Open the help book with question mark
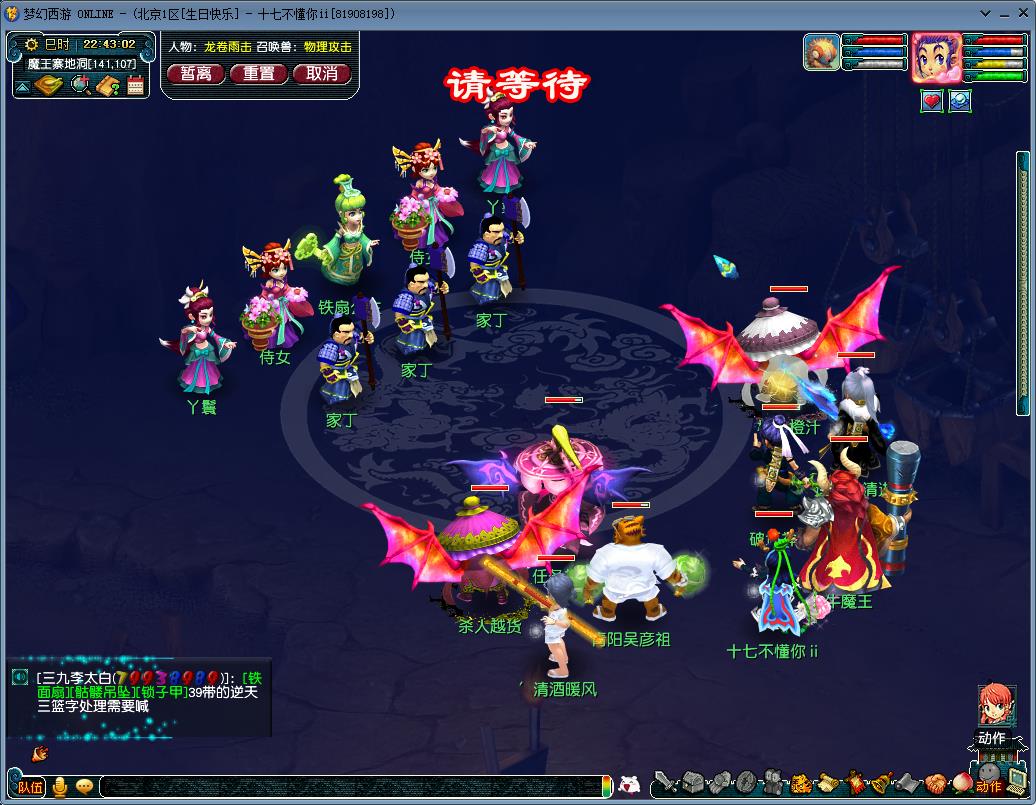This screenshot has width=1036, height=805. (x=108, y=86)
